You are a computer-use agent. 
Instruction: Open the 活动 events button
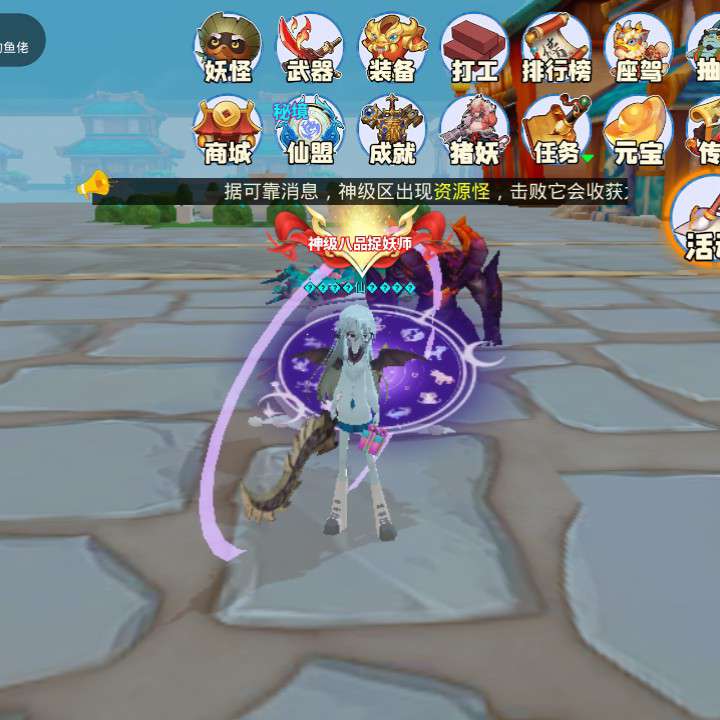click(x=699, y=222)
